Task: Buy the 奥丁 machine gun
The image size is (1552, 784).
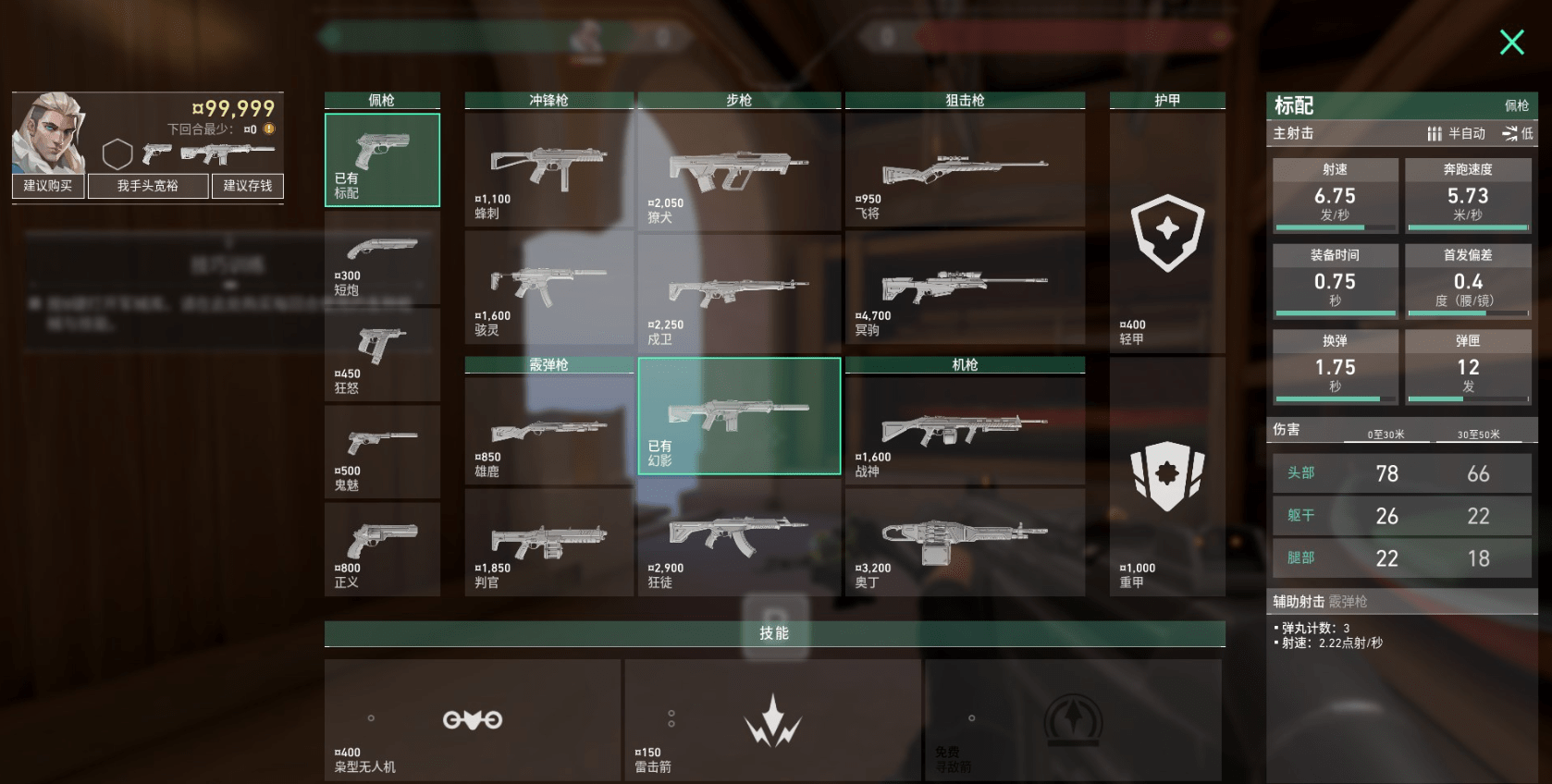Action: pos(964,541)
